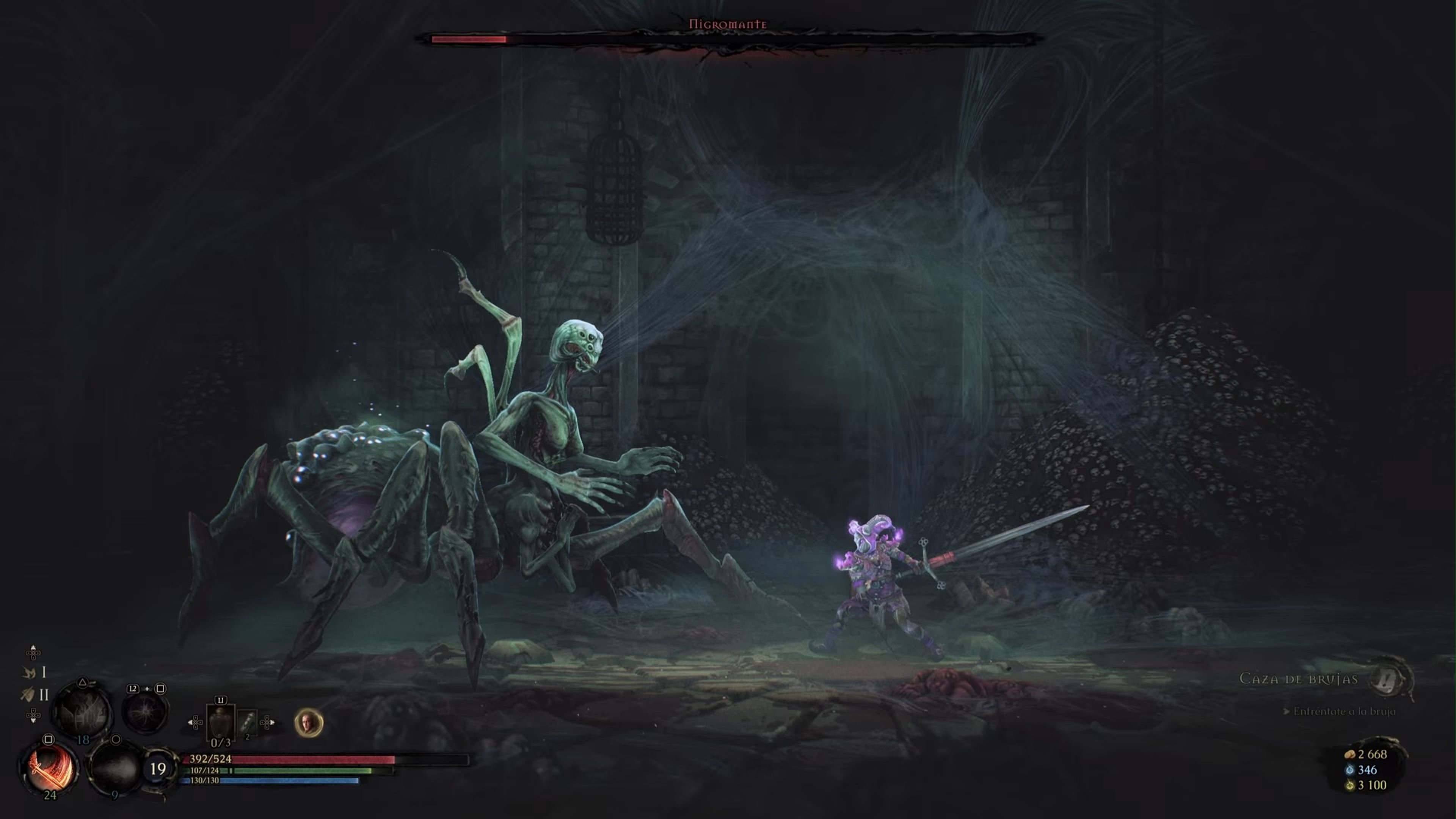1456x819 pixels.
Task: Select the Nigromante boss name label
Action: pyautogui.click(x=729, y=25)
